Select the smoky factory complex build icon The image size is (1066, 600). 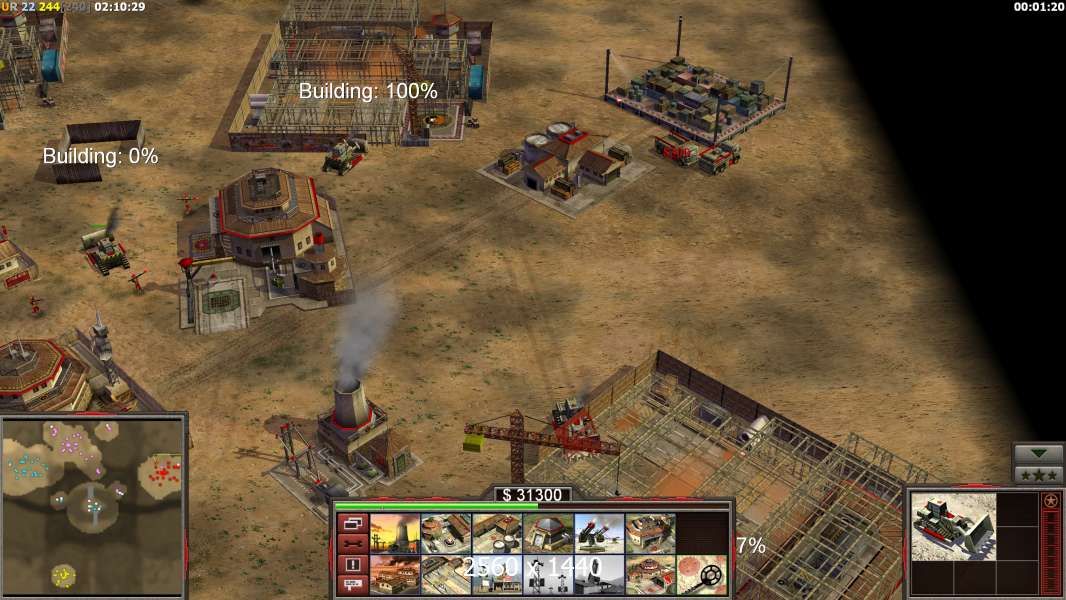click(394, 575)
